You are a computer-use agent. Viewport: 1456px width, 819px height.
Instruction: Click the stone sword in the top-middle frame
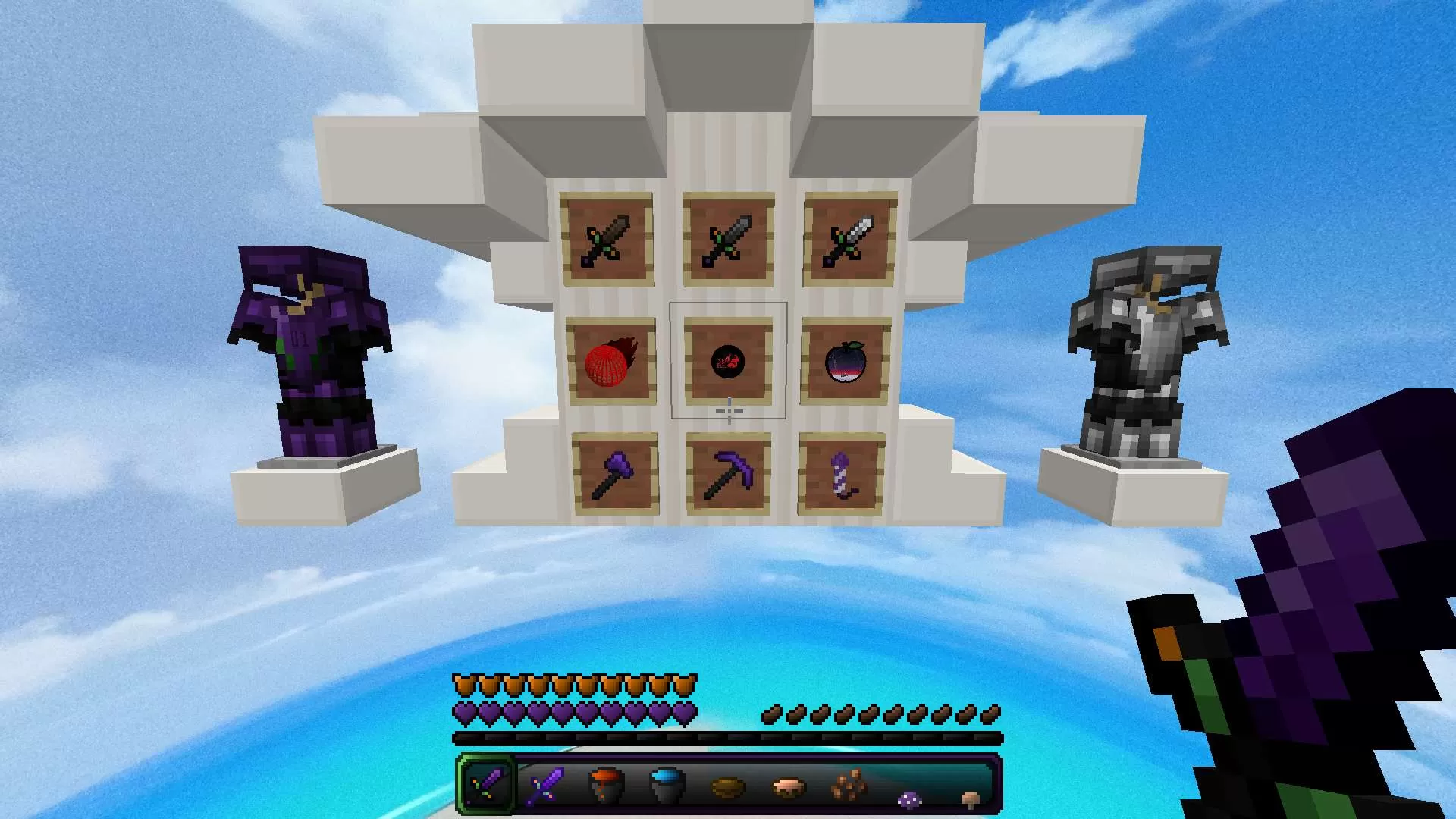coord(728,237)
